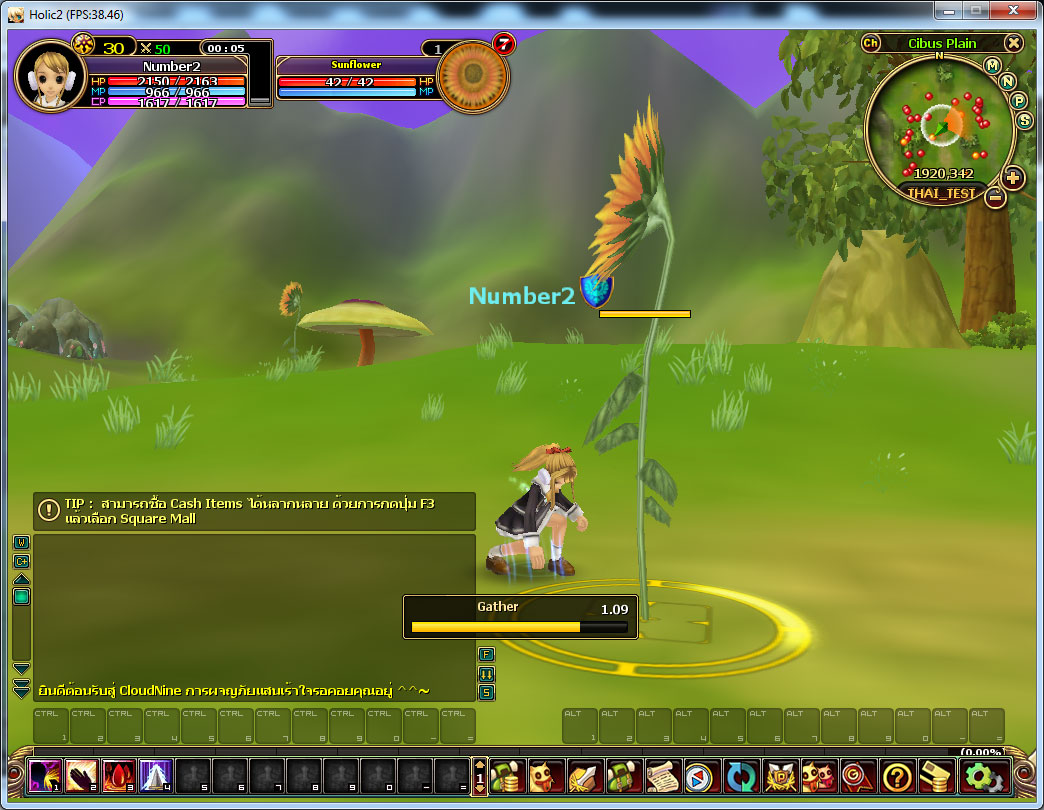The height and width of the screenshot is (810, 1044).
Task: Click the Number2 player portrait
Action: tap(49, 75)
